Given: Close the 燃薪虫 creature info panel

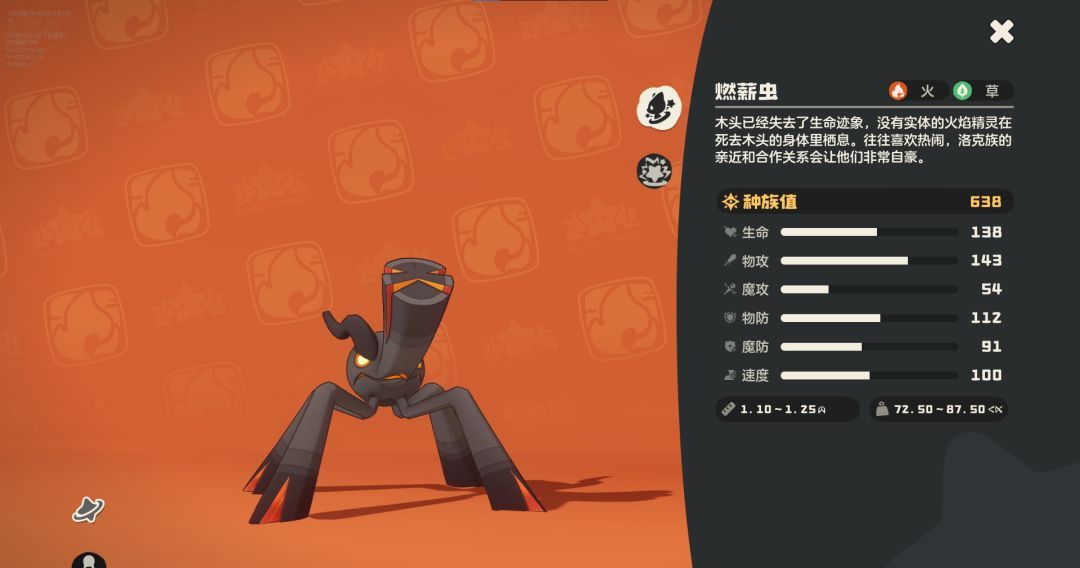Looking at the screenshot, I should click(x=1001, y=32).
